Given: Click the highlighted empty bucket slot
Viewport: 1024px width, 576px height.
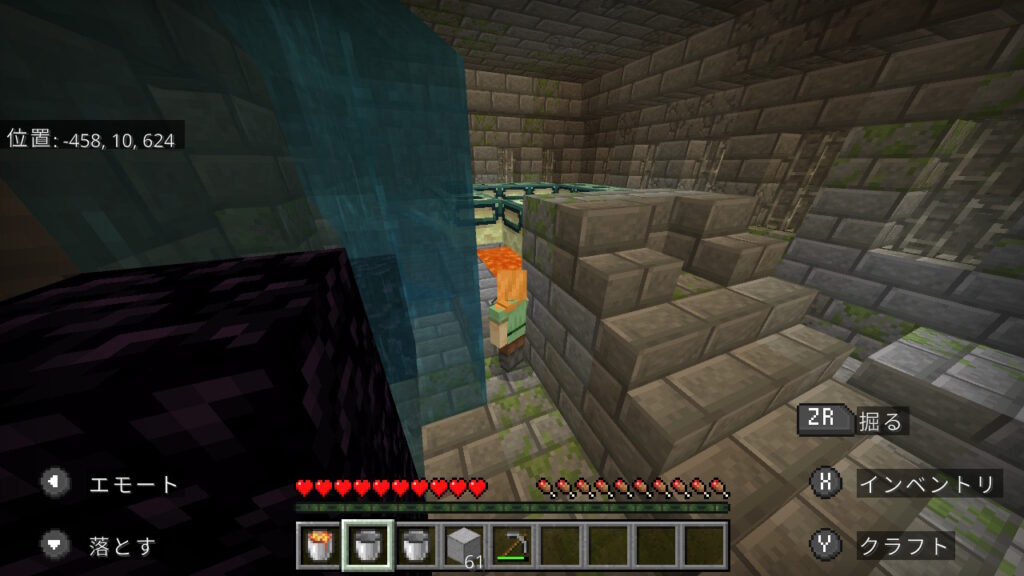Looking at the screenshot, I should pos(367,546).
